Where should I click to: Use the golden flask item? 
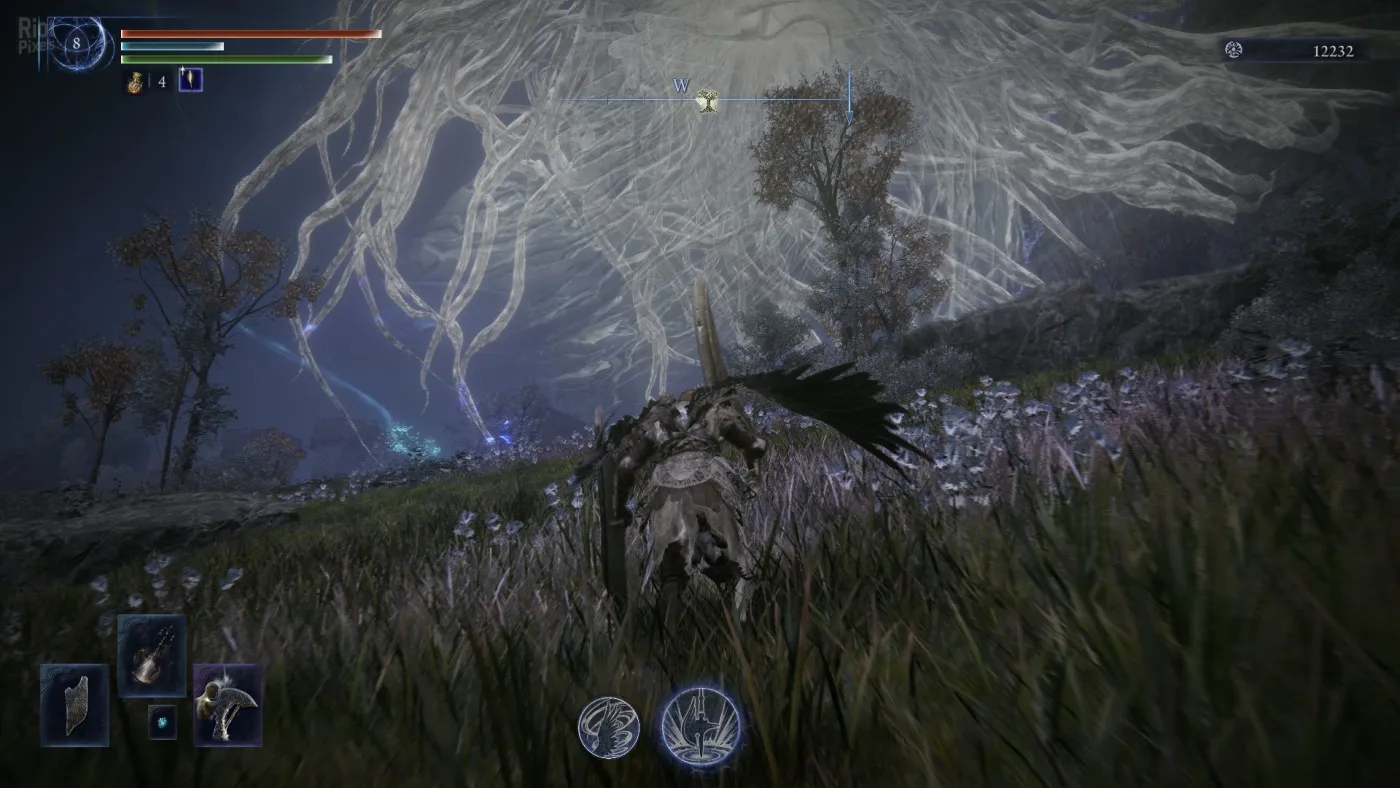tap(135, 81)
